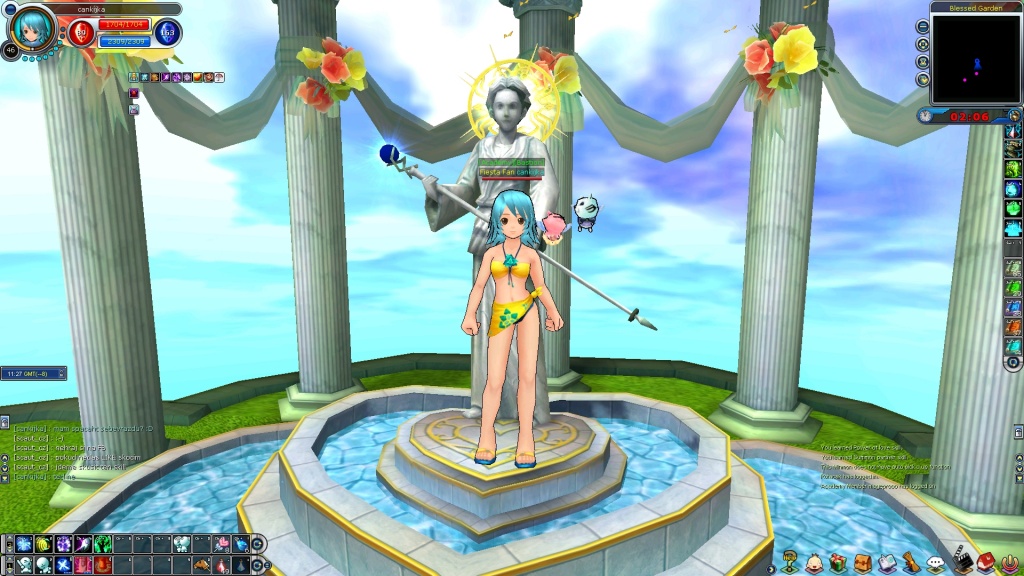Click the clock icon beside the timer

927,116
